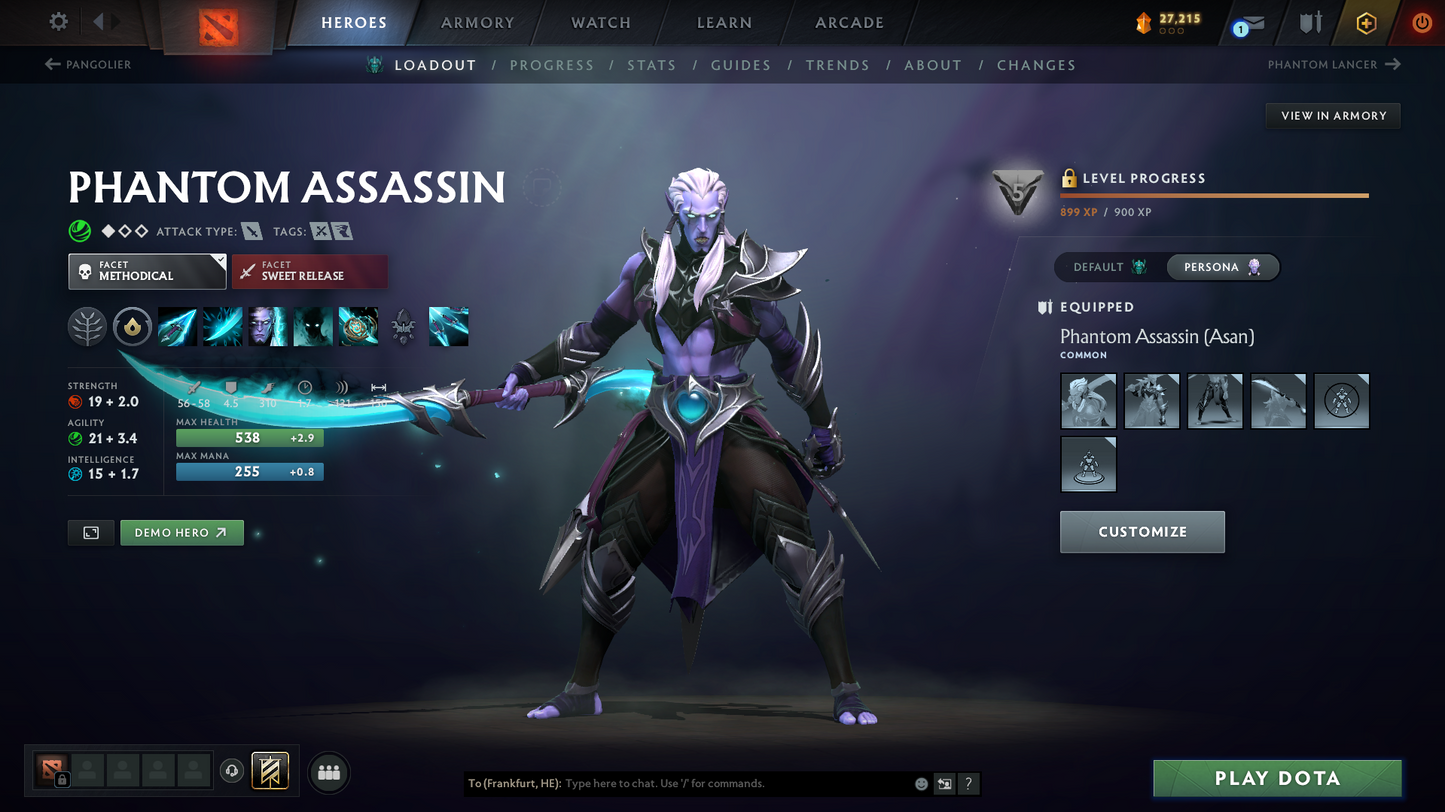
Task: Click the Dota Plus hexagon icon
Action: pos(1366,22)
